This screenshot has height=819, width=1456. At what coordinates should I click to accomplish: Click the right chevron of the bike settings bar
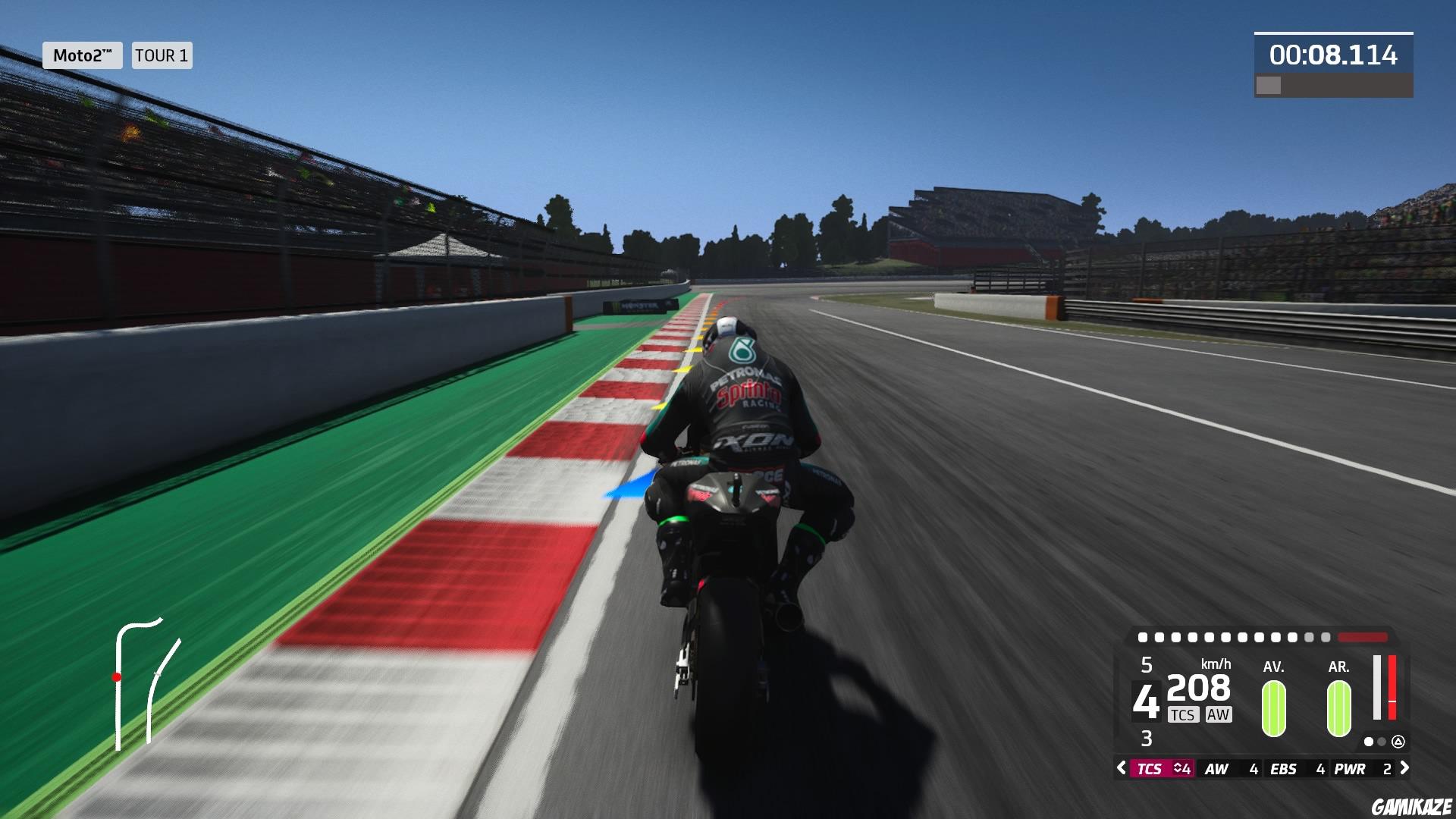[1405, 767]
